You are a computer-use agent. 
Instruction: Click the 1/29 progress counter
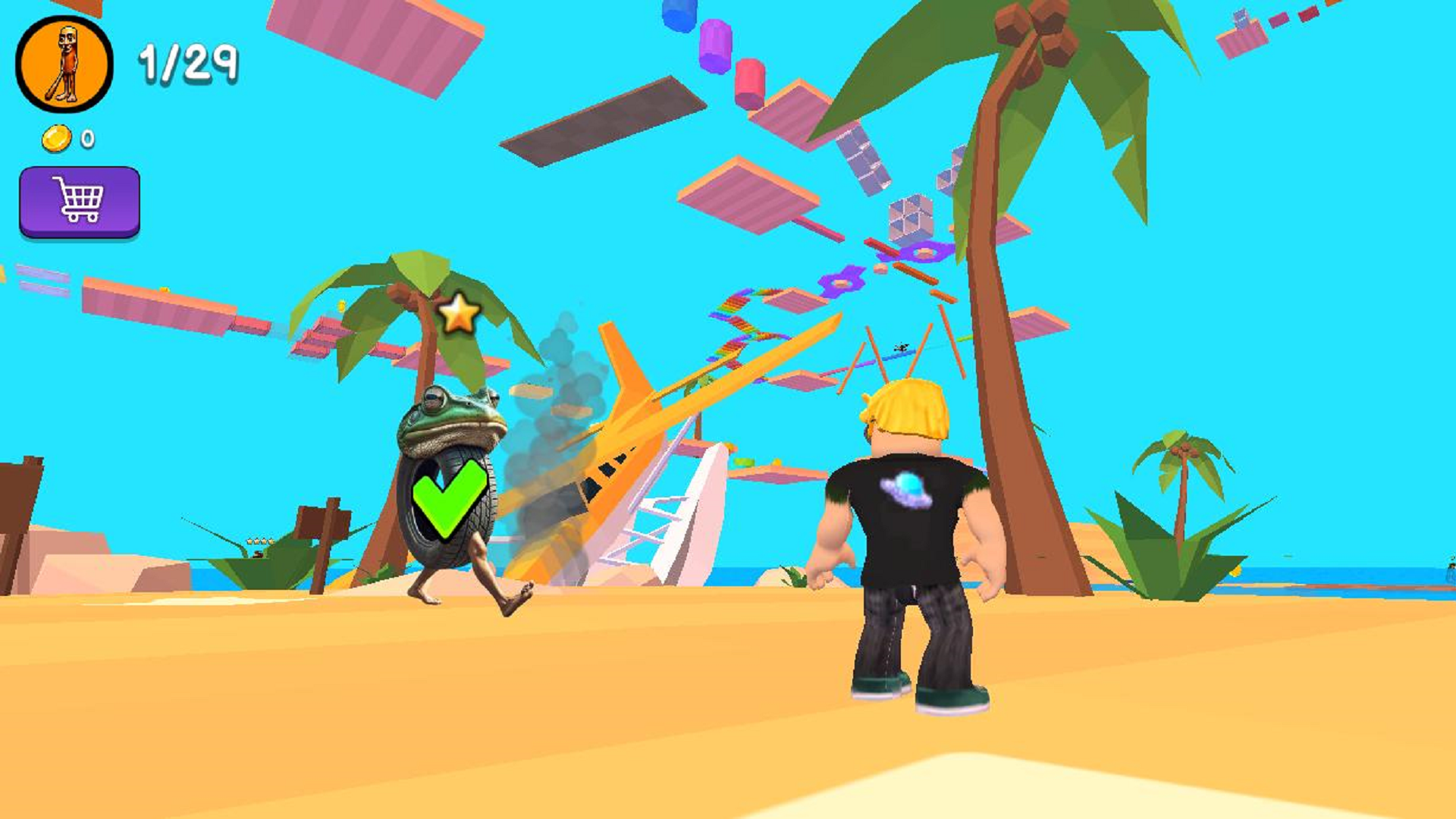186,62
